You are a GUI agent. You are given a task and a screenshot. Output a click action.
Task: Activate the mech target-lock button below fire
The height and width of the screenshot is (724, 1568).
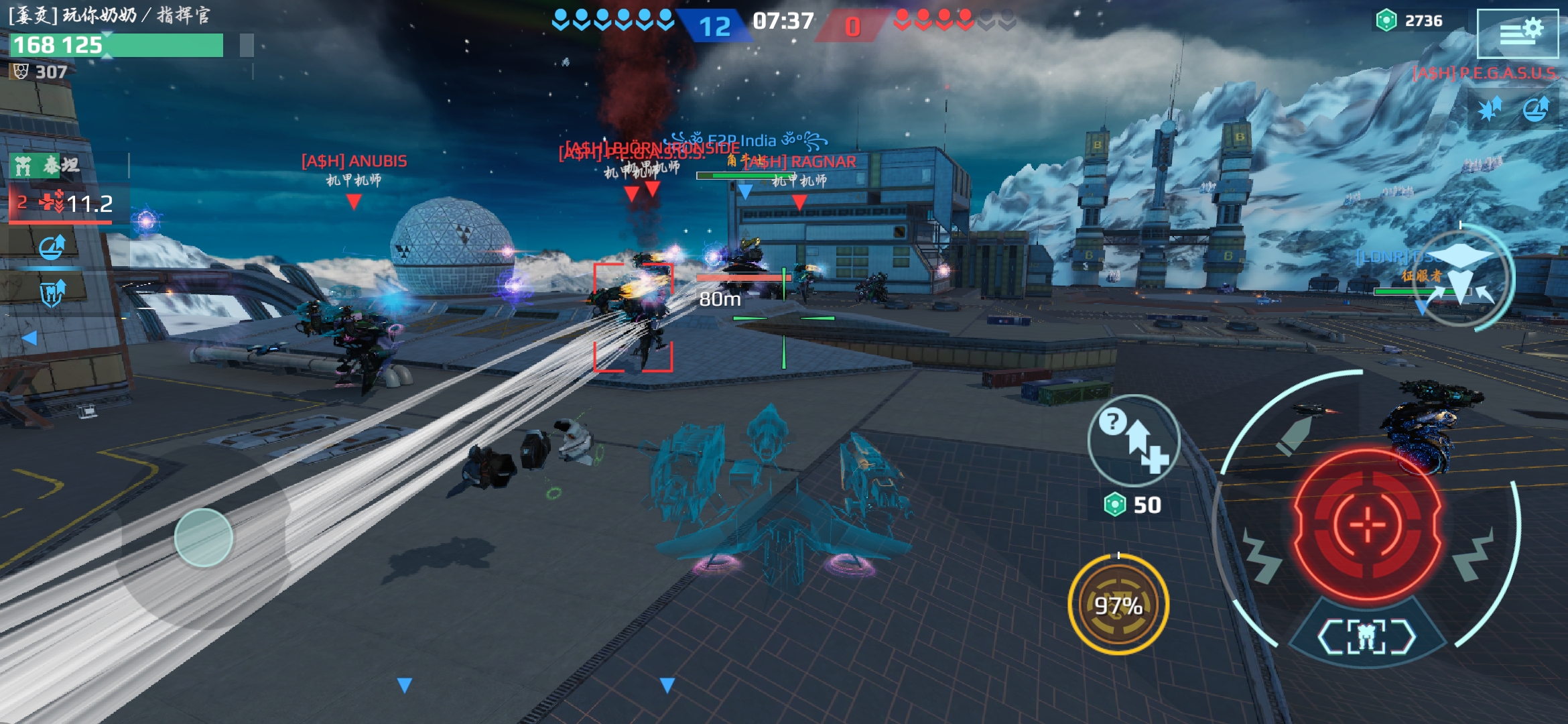(x=1367, y=636)
